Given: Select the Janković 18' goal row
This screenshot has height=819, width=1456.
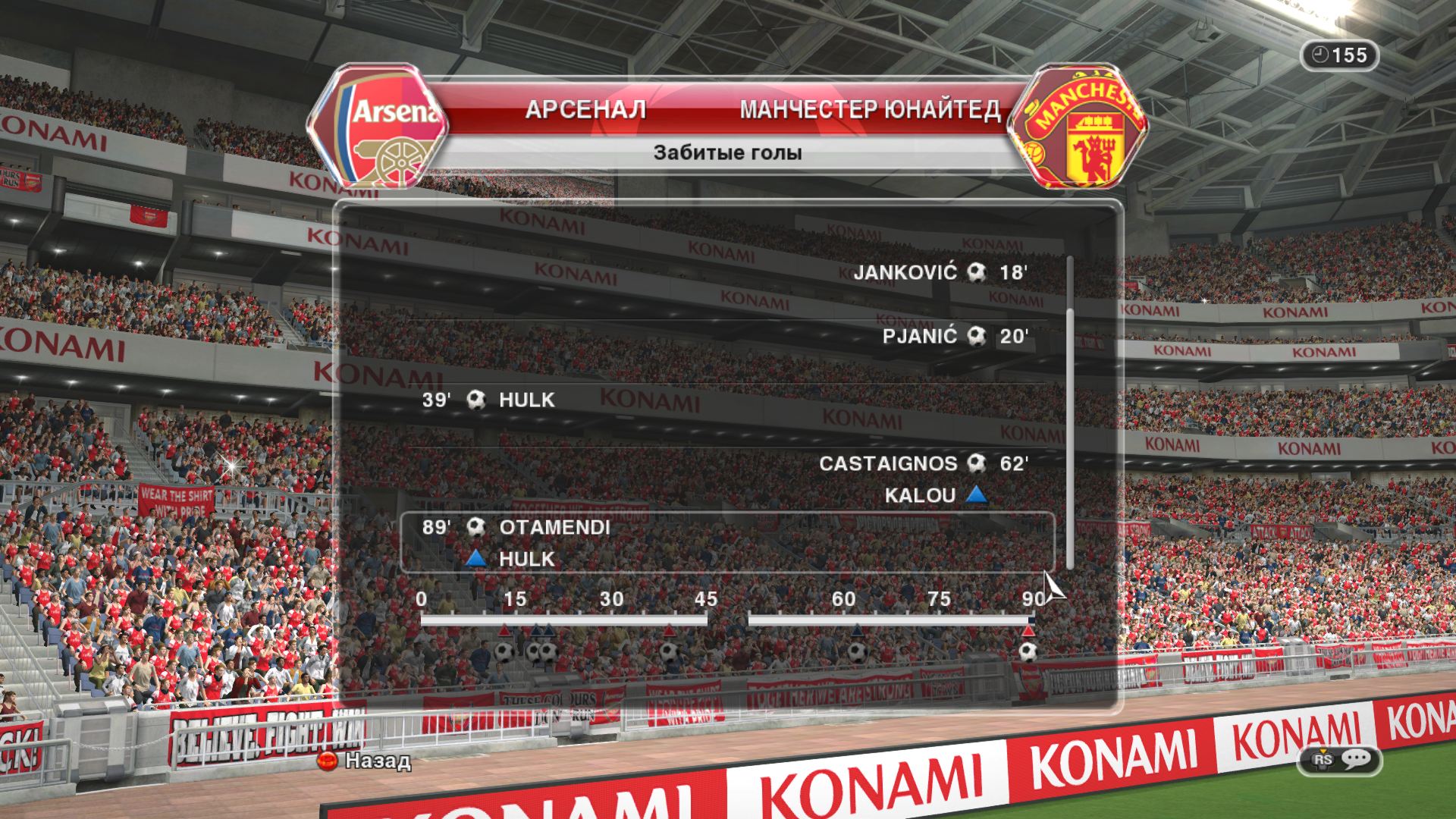Looking at the screenshot, I should [939, 272].
